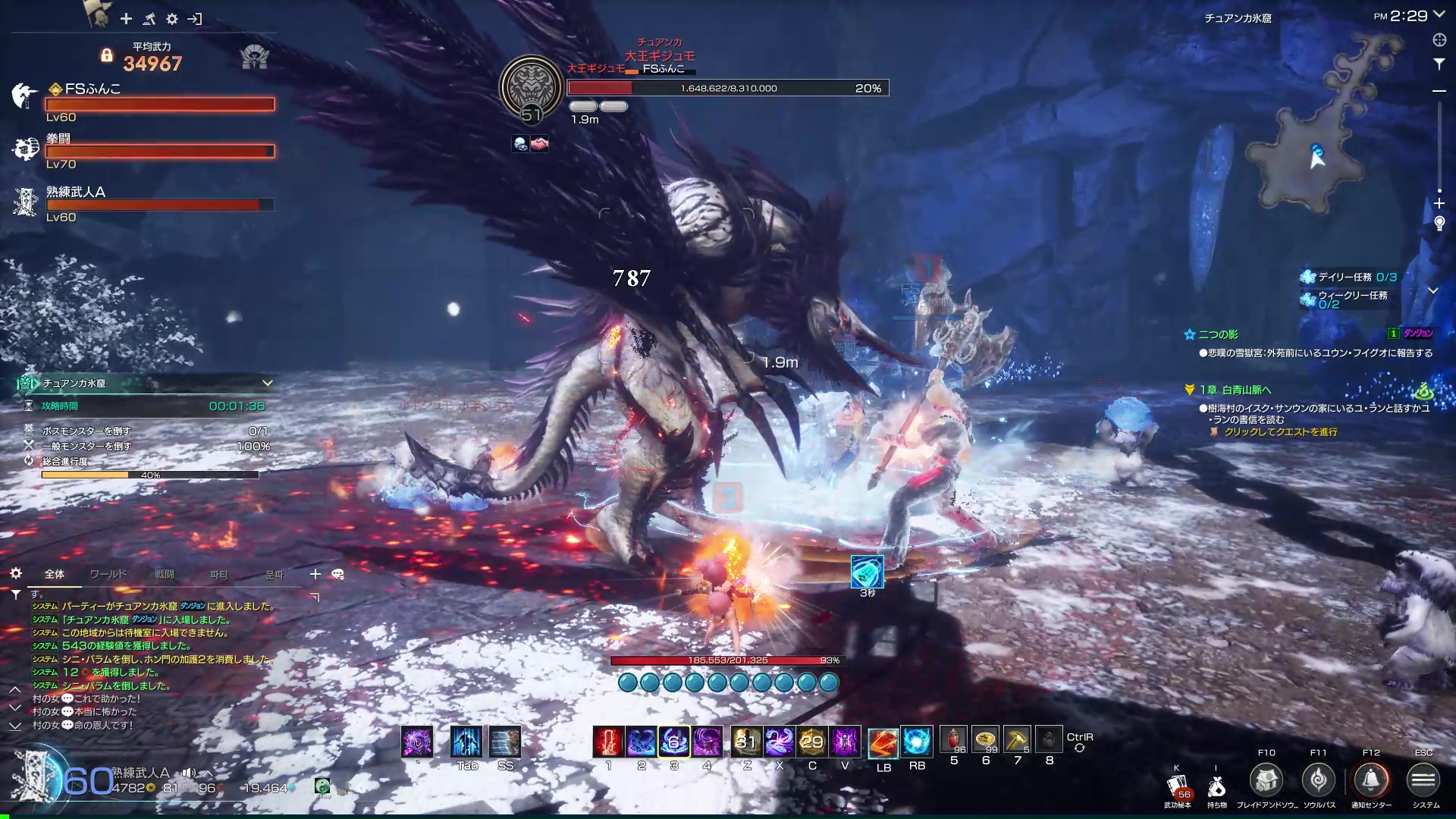Open the 通知センター bell icon
The image size is (1456, 819).
coord(1371,780)
